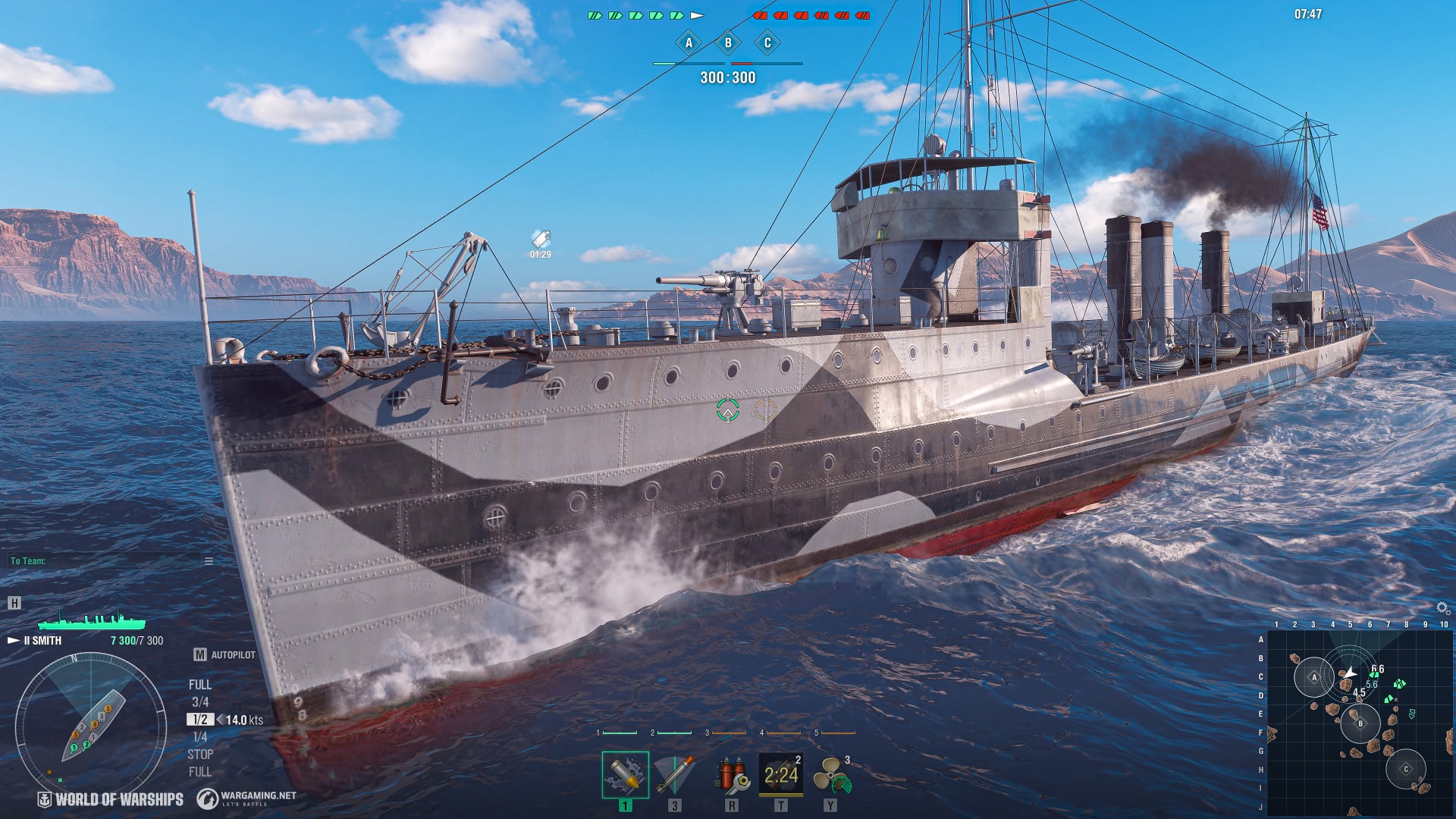Click the smoke generator consumable on cooldown

[780, 774]
